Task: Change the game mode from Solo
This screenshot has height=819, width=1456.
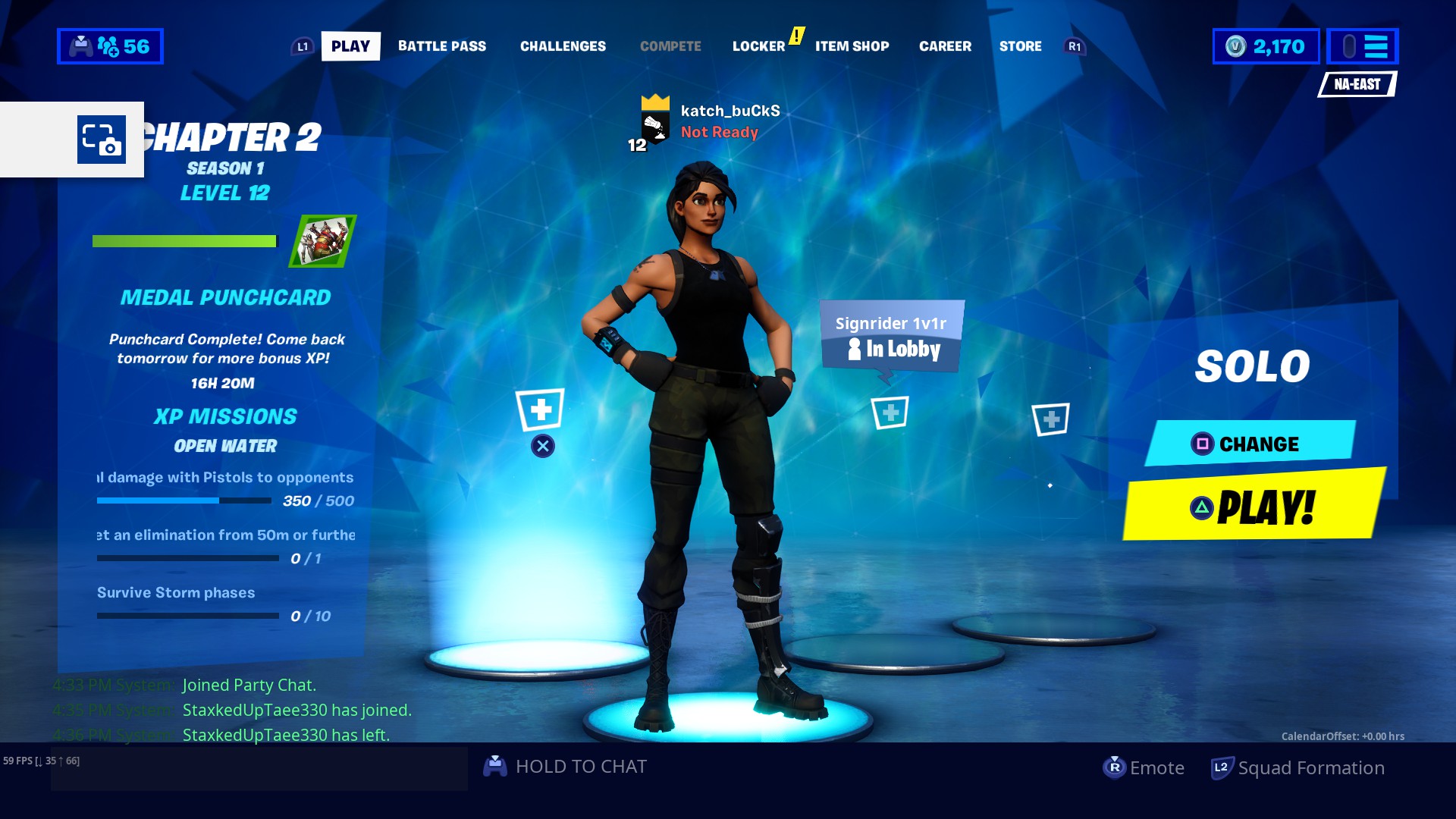Action: click(1250, 444)
